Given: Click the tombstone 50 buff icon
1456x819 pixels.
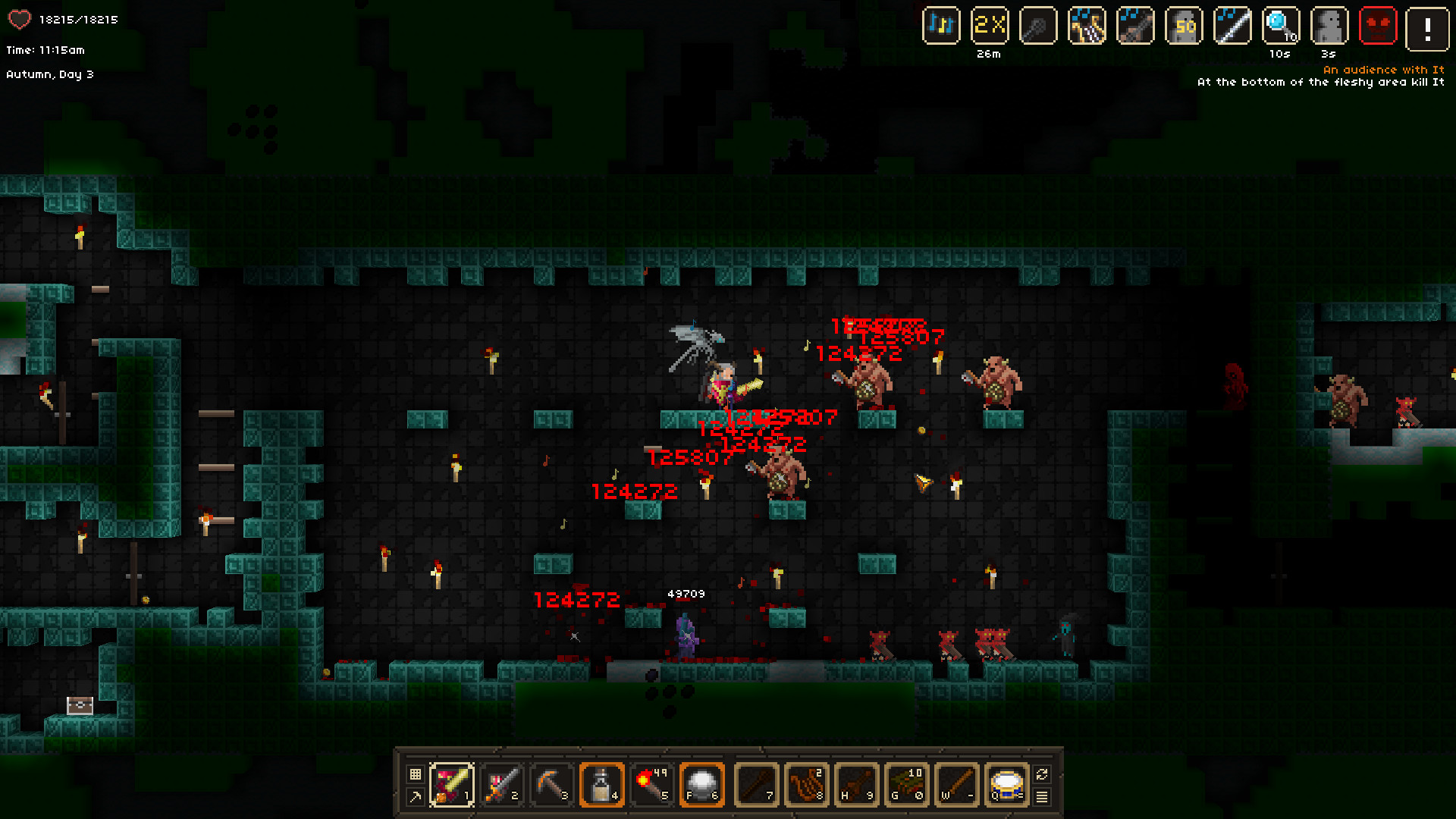Looking at the screenshot, I should pos(1185,25).
